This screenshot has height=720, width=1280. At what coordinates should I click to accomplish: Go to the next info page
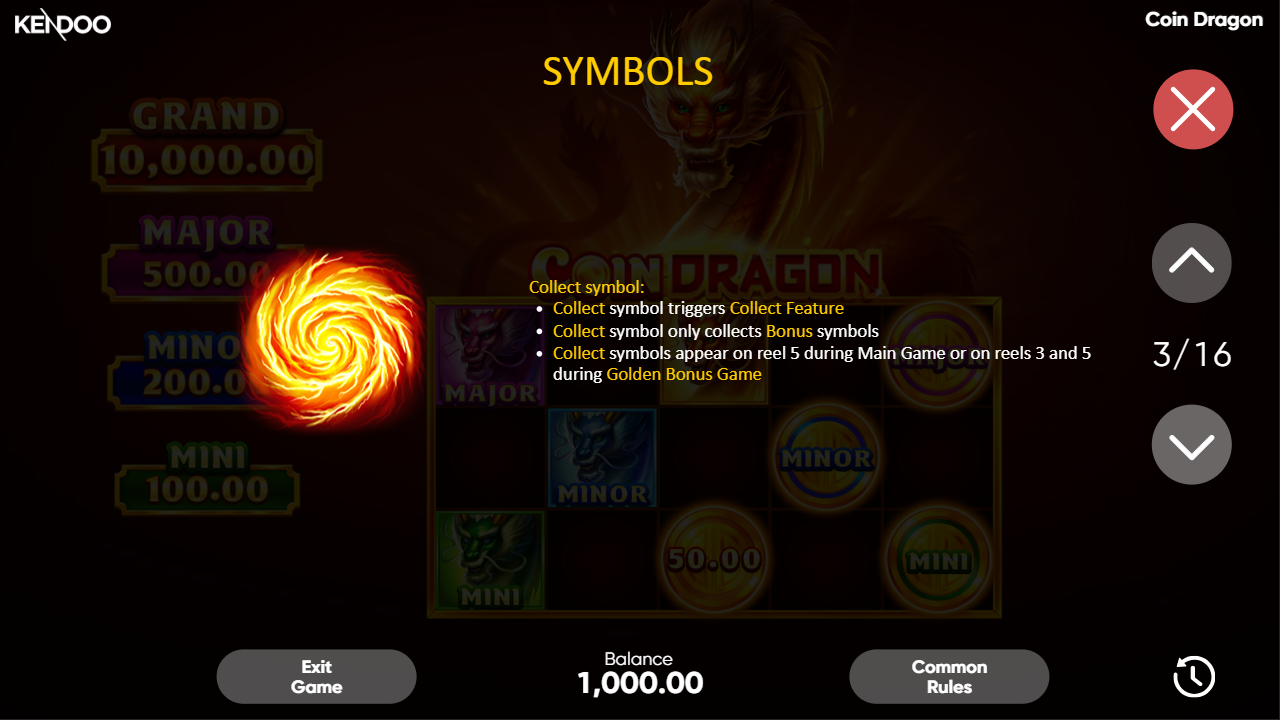[x=1191, y=444]
